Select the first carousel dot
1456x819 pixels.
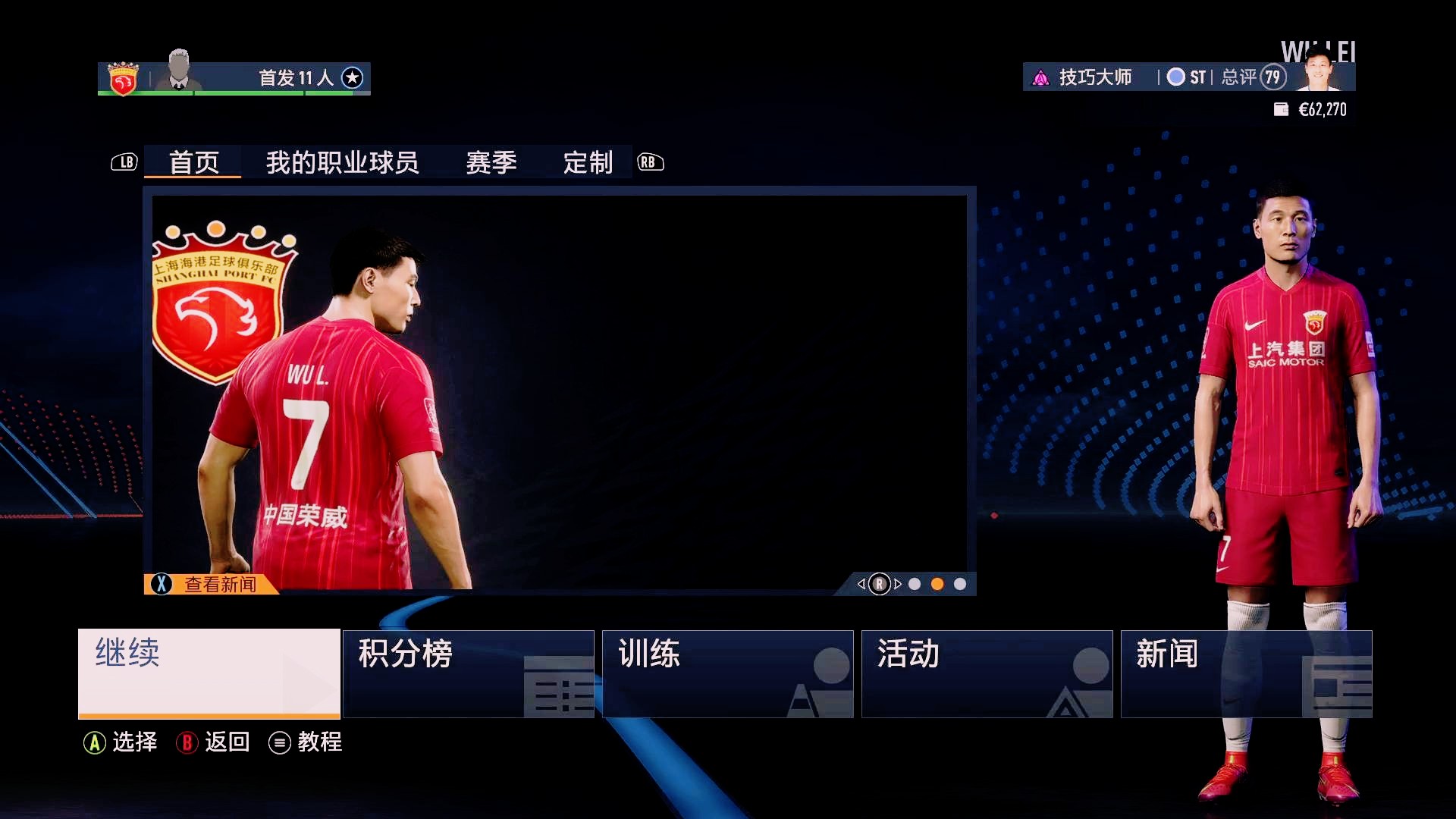(915, 585)
